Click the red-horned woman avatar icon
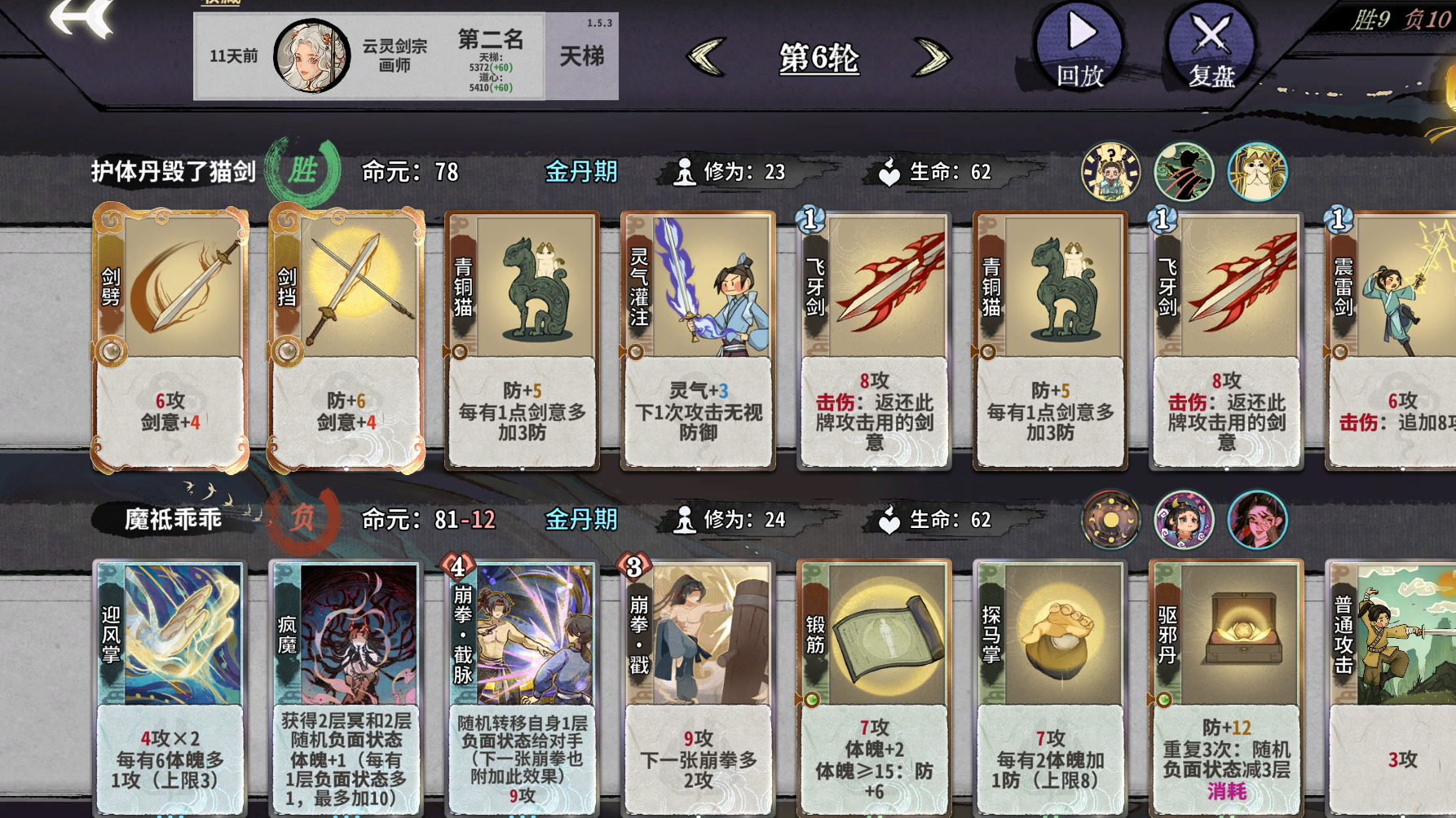The width and height of the screenshot is (1456, 818). tap(1255, 520)
